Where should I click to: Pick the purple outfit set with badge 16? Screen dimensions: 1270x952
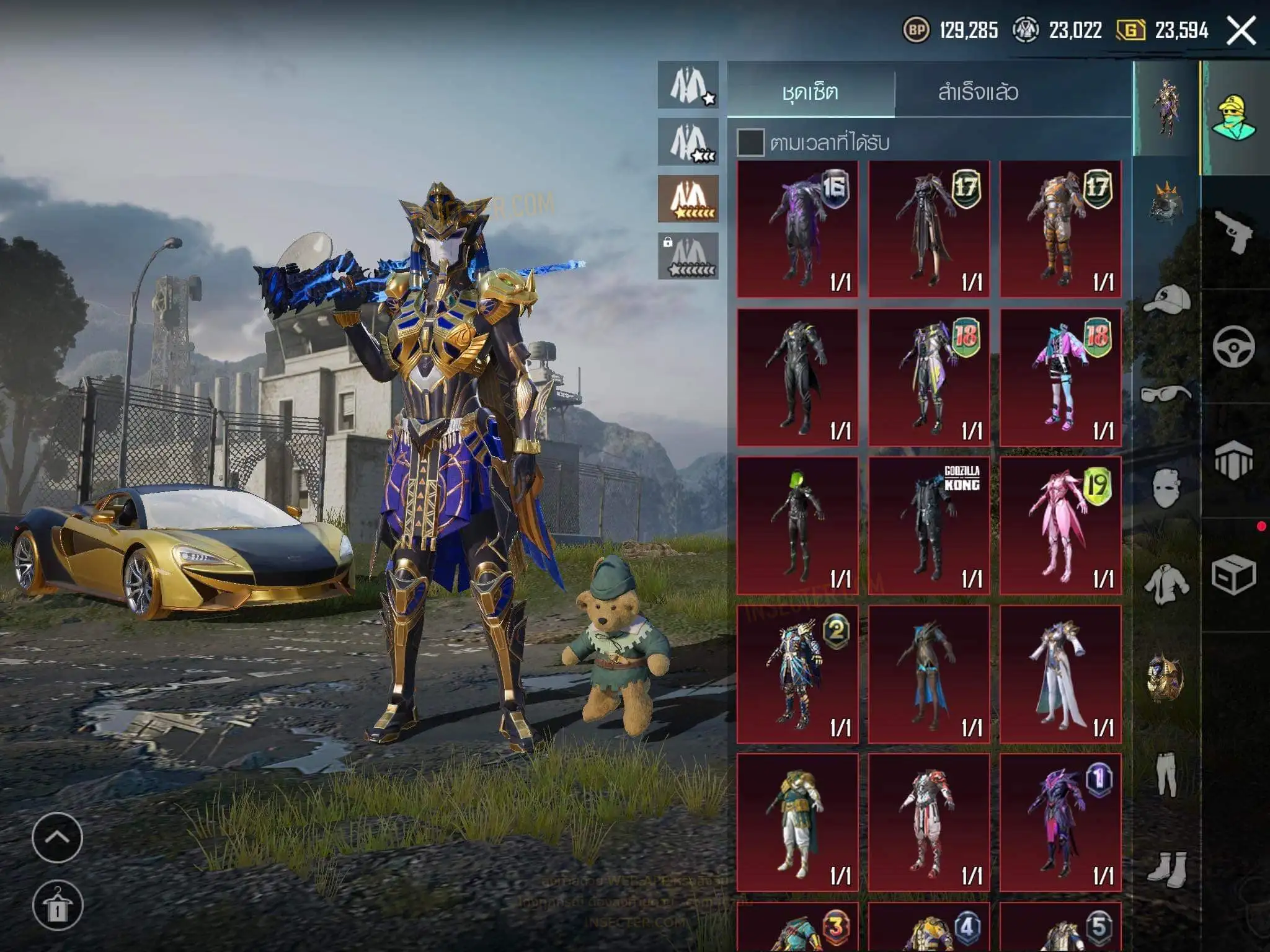point(797,229)
